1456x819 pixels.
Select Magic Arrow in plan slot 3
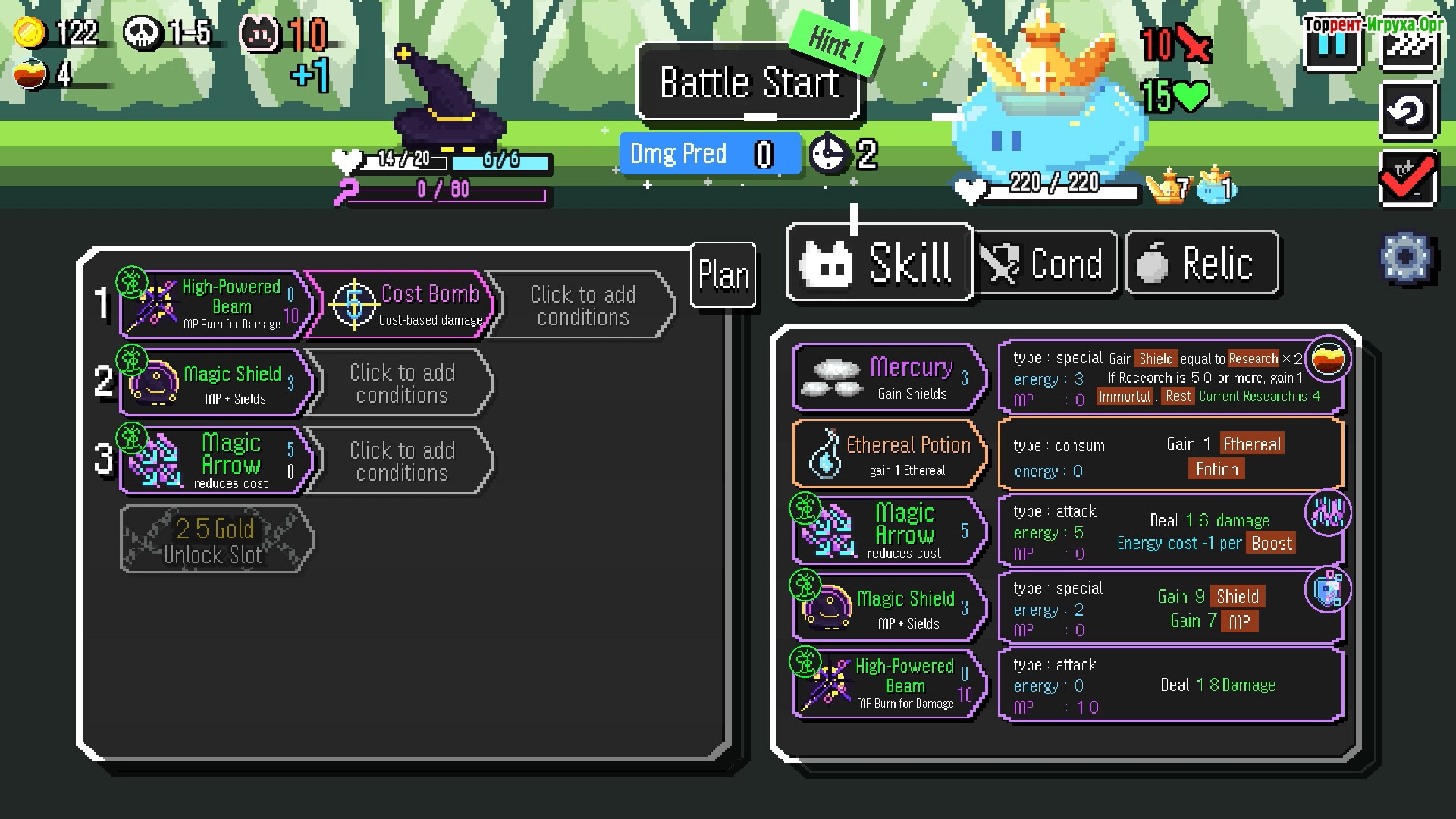(216, 460)
